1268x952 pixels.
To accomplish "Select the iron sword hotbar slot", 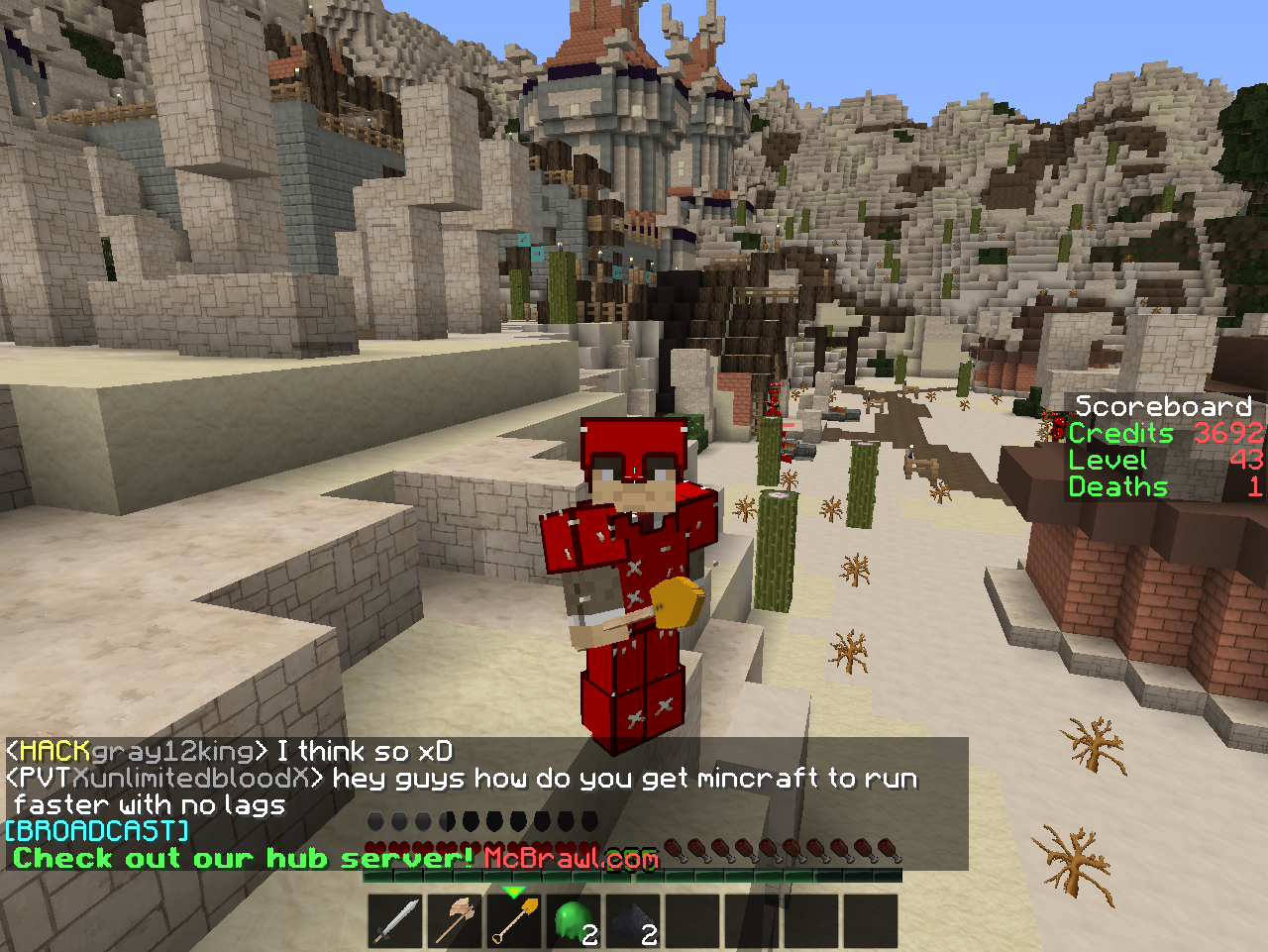I will tap(396, 922).
